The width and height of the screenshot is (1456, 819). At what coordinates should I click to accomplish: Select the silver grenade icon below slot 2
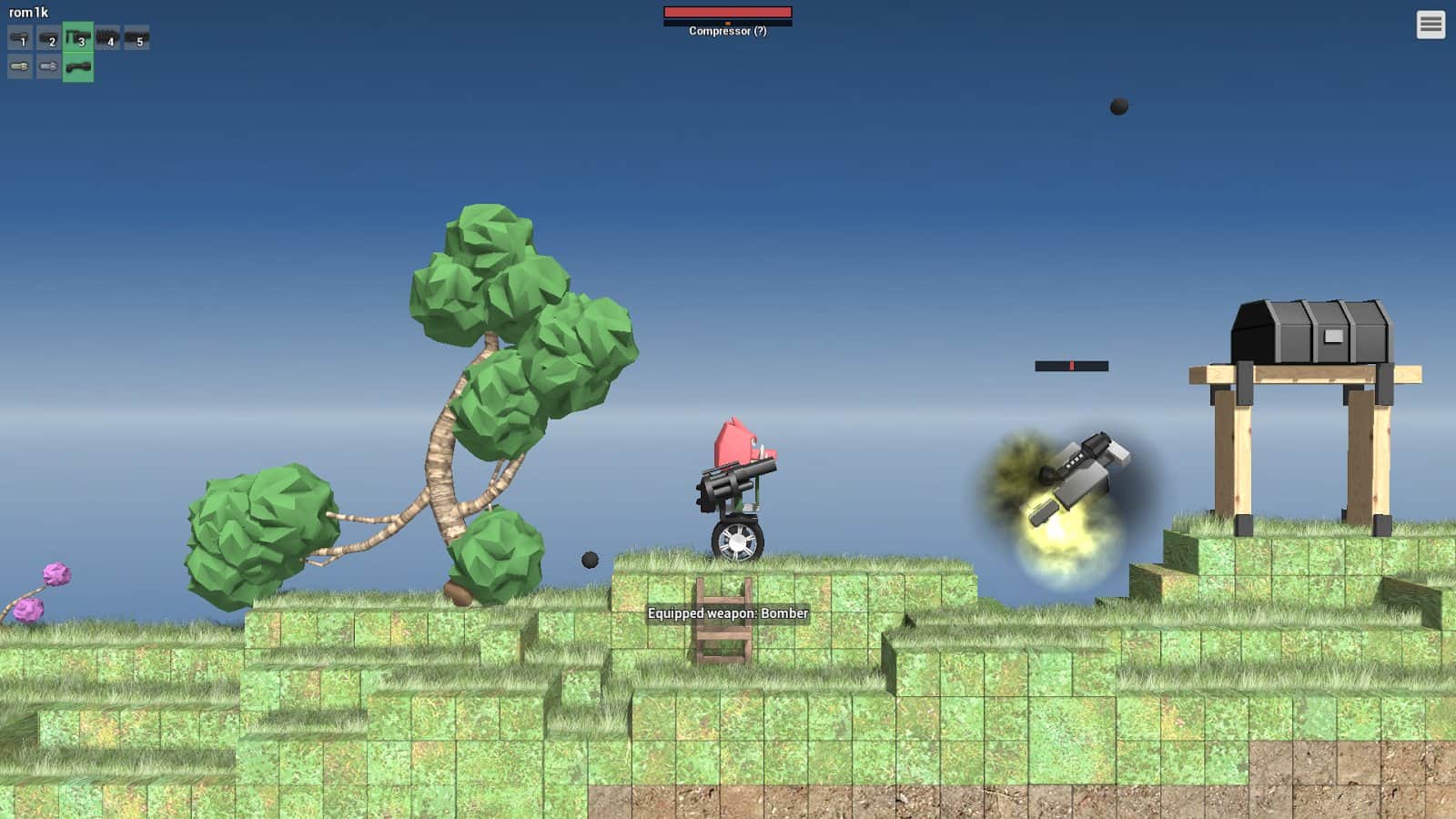tap(49, 66)
